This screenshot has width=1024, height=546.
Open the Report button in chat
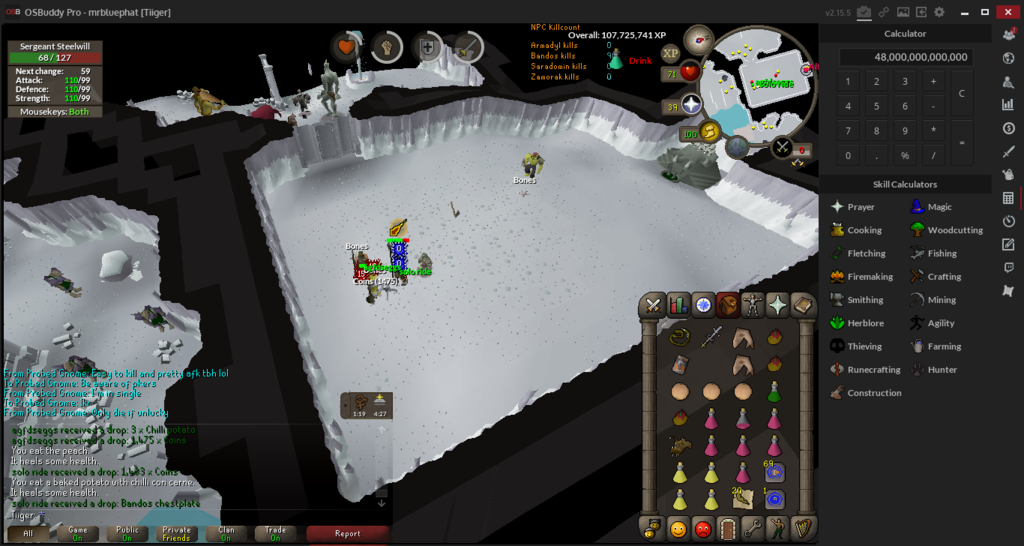click(x=347, y=533)
